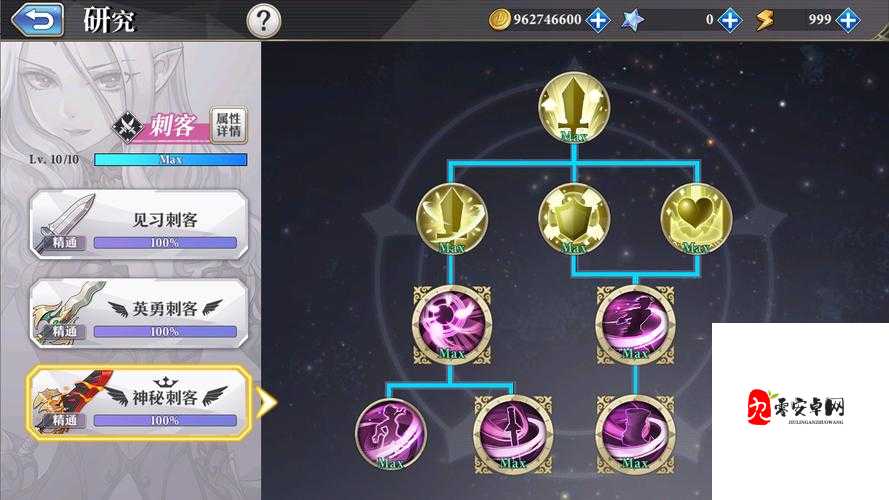Open the question mark help button
This screenshot has height=500, width=889.
(x=263, y=19)
